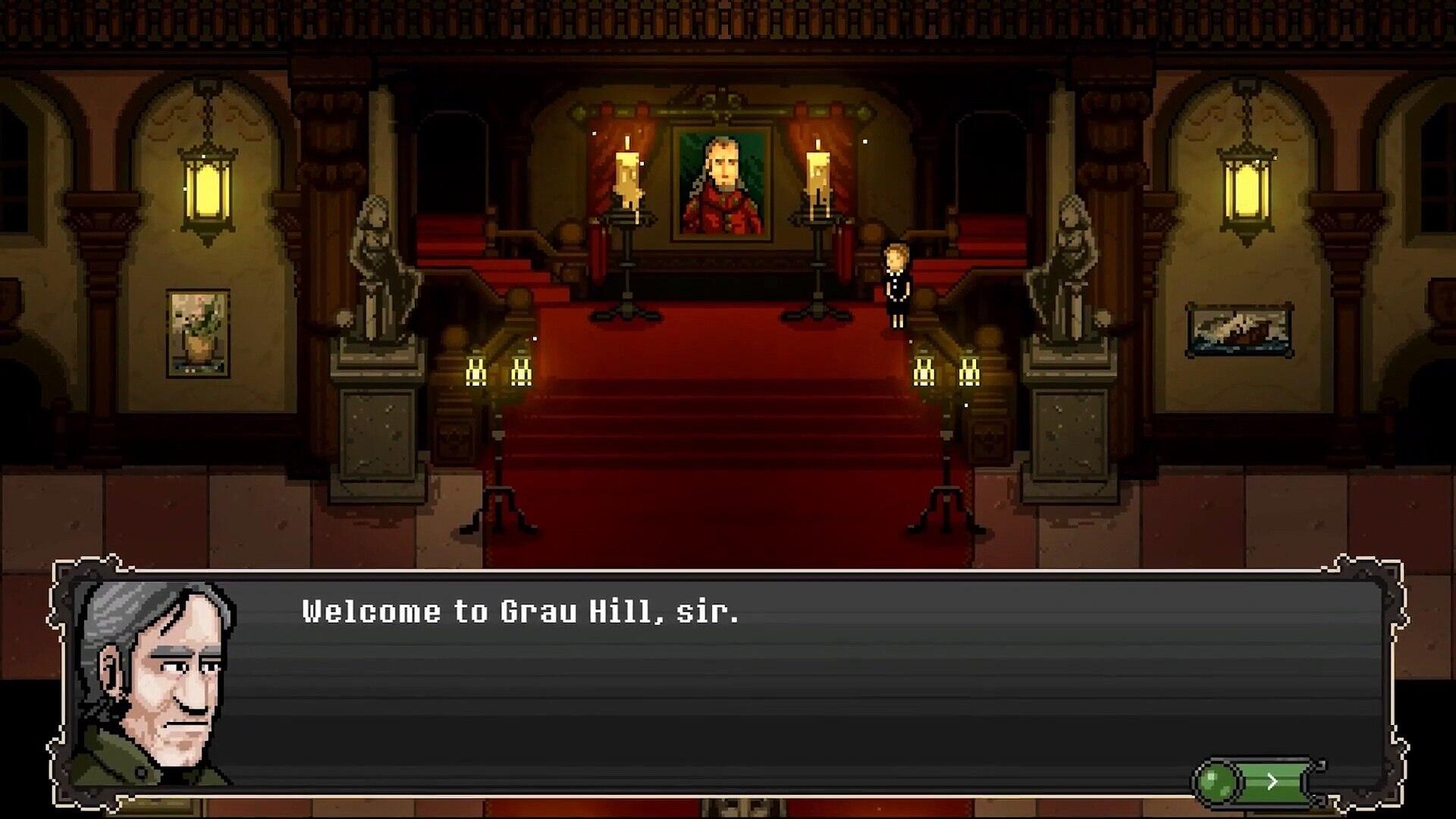This screenshot has width=1456, height=819.
Task: Advance dialogue with the green arrow button
Action: pyautogui.click(x=1272, y=781)
